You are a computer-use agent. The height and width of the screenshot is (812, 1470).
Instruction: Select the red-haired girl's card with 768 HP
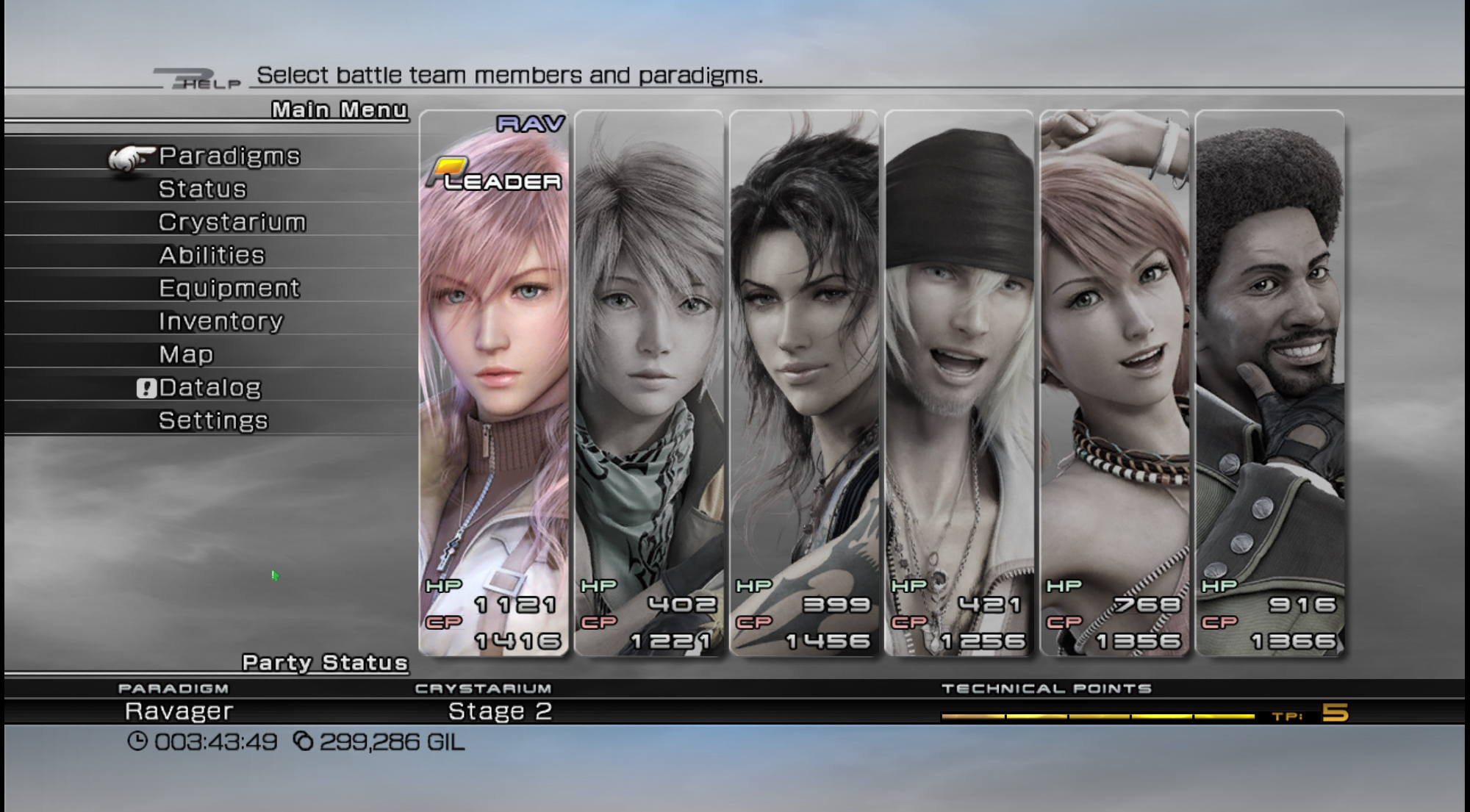click(1114, 382)
